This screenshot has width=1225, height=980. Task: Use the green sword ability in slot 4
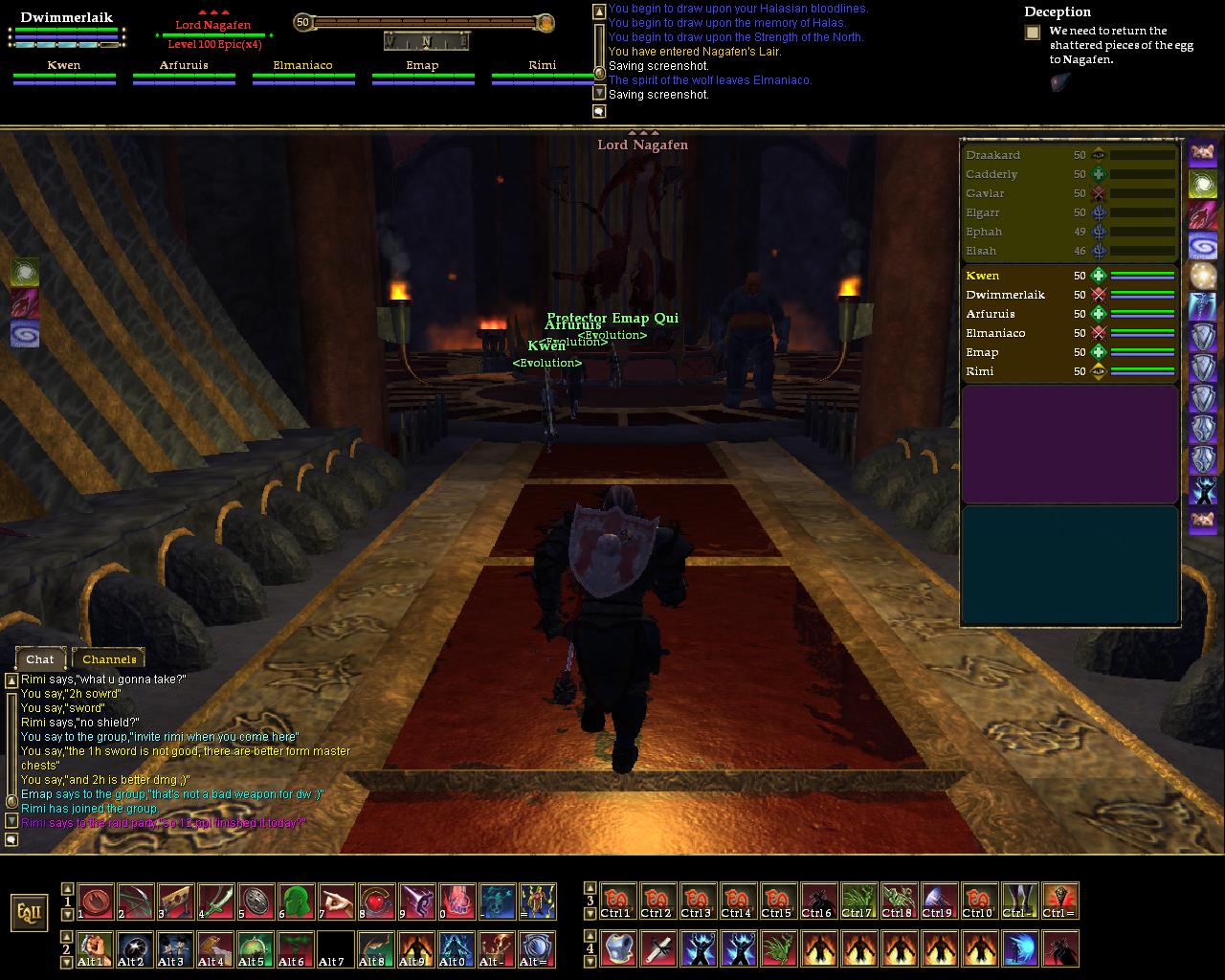tap(215, 902)
